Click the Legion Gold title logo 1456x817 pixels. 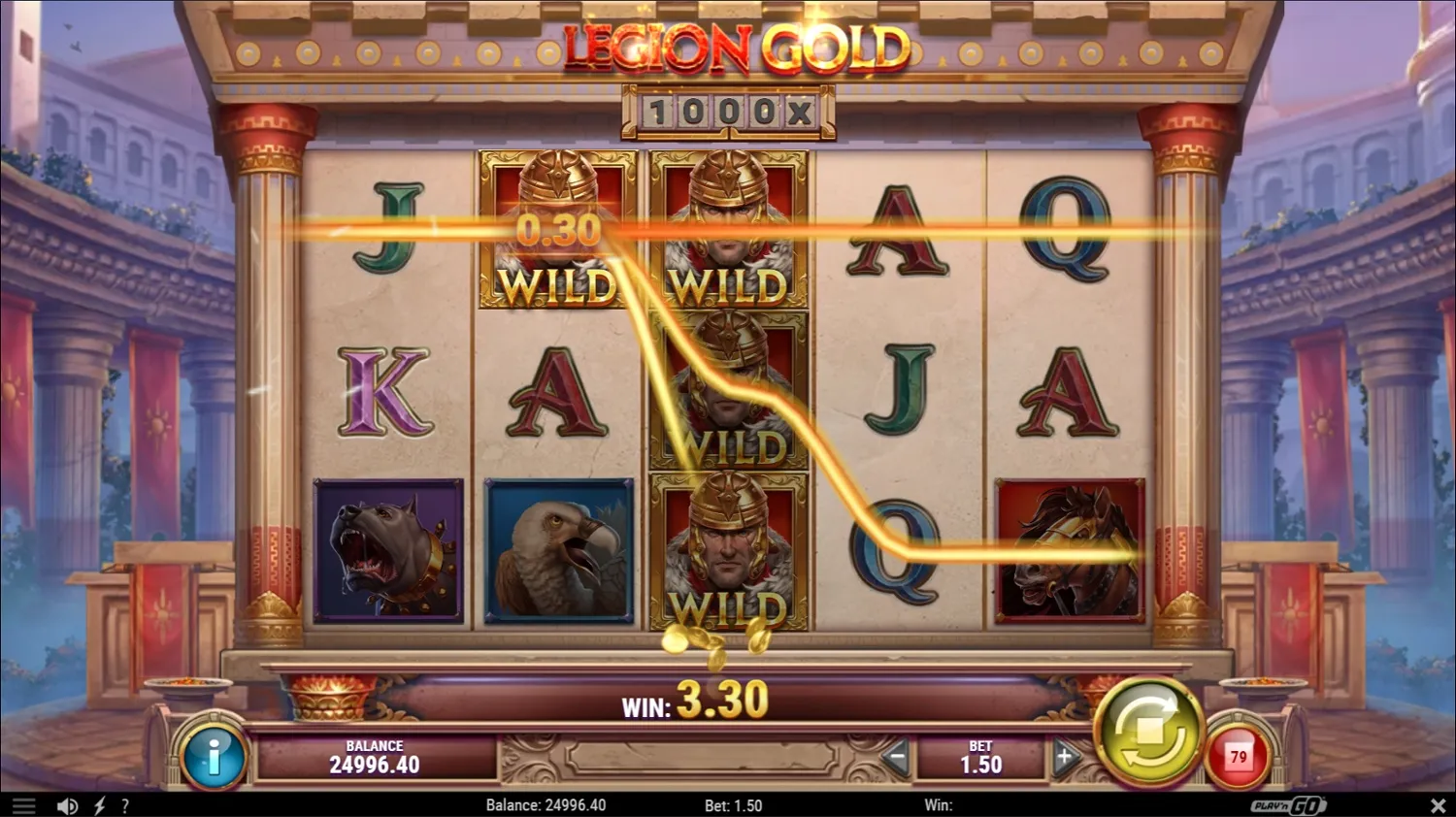coord(730,47)
